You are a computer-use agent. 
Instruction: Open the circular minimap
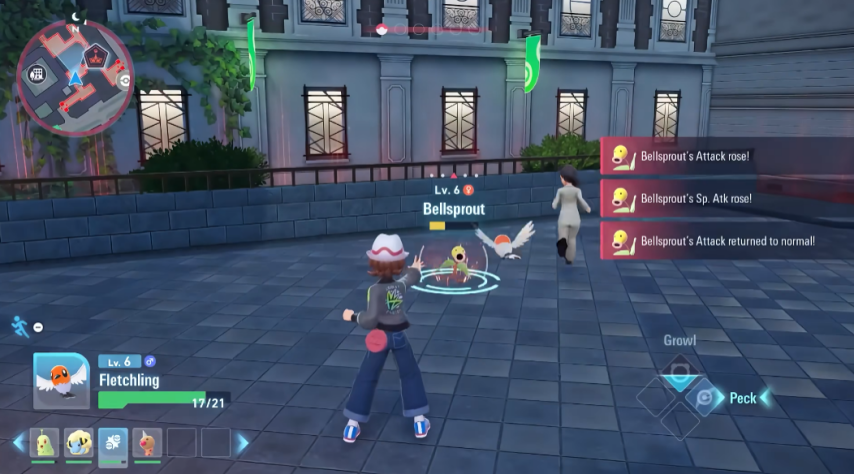click(x=75, y=76)
